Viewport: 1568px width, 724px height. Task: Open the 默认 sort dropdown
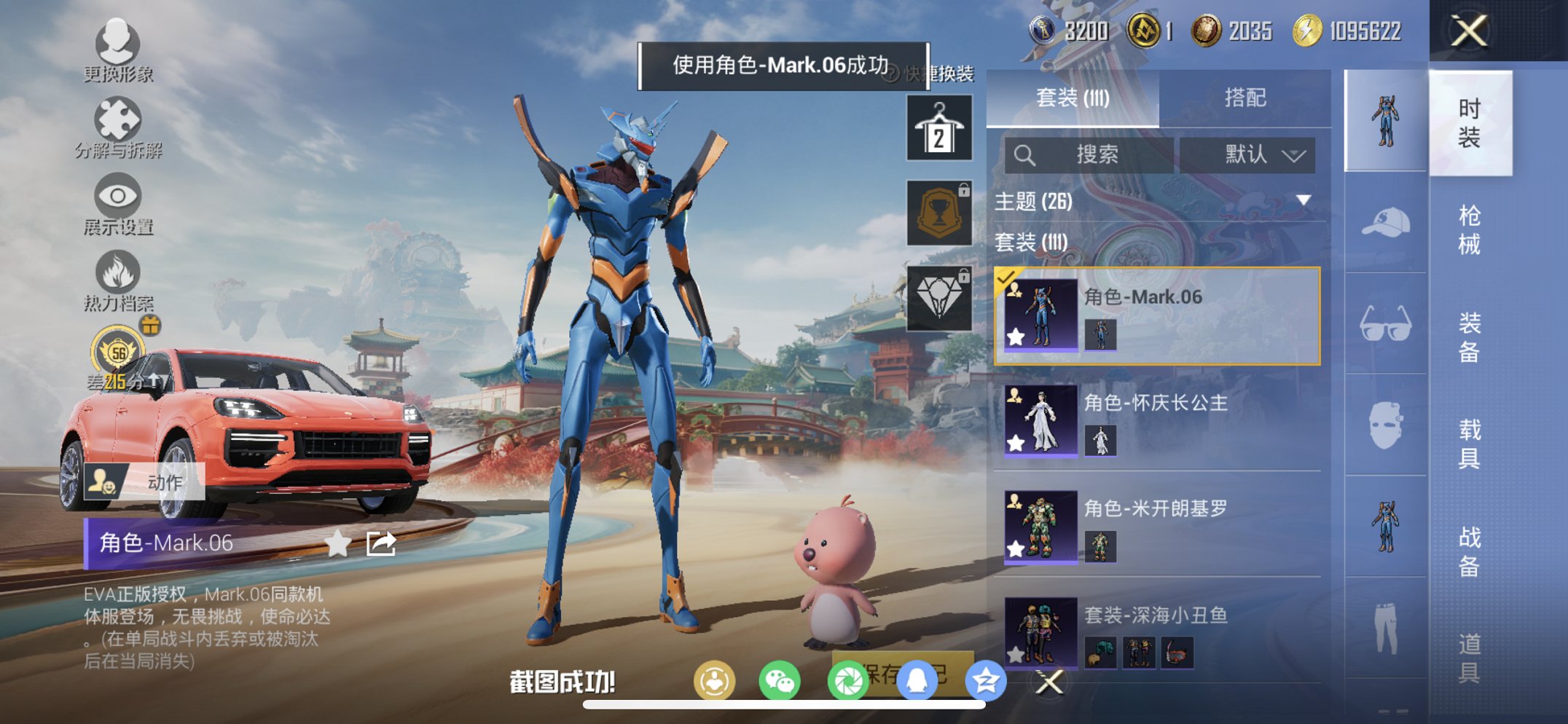tap(1247, 154)
